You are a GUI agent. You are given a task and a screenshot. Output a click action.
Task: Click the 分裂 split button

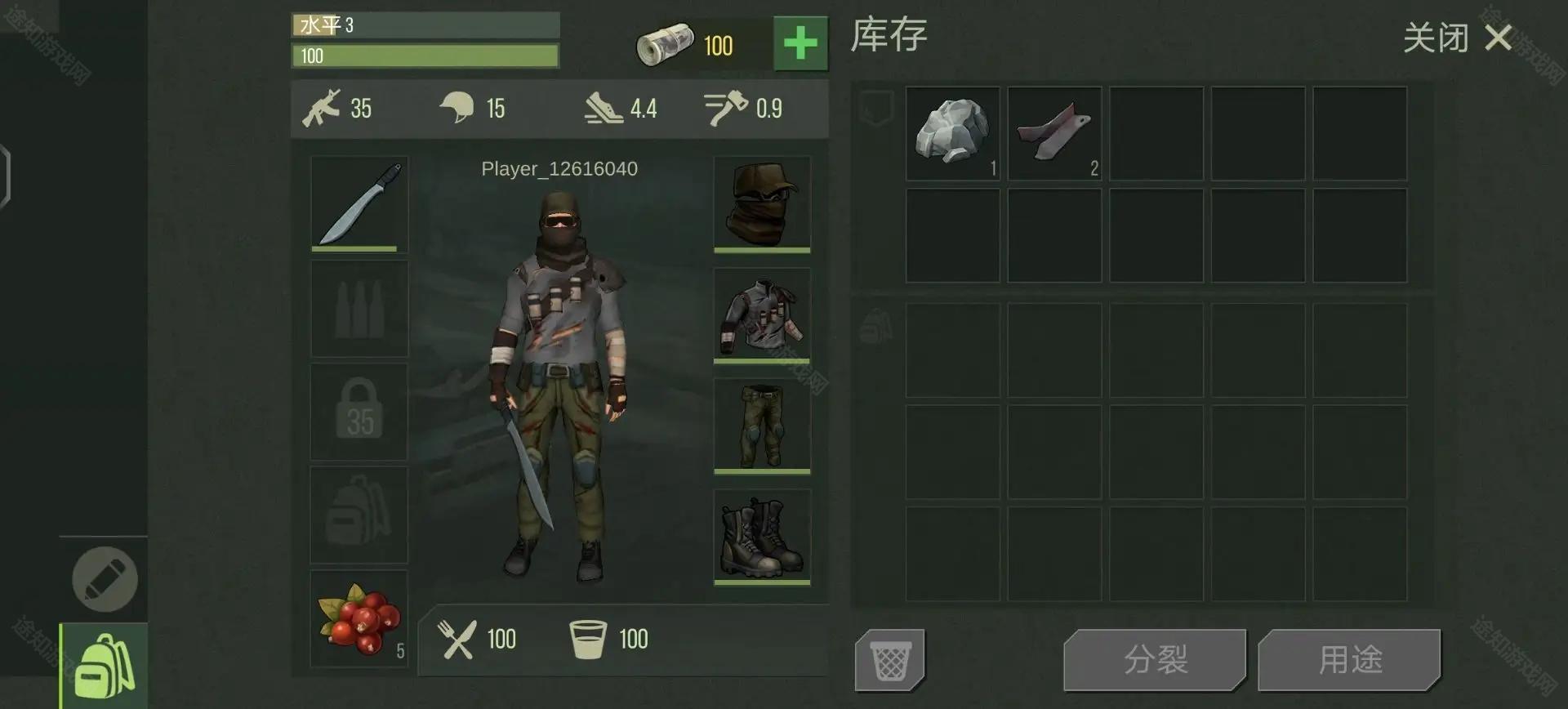pyautogui.click(x=1155, y=660)
